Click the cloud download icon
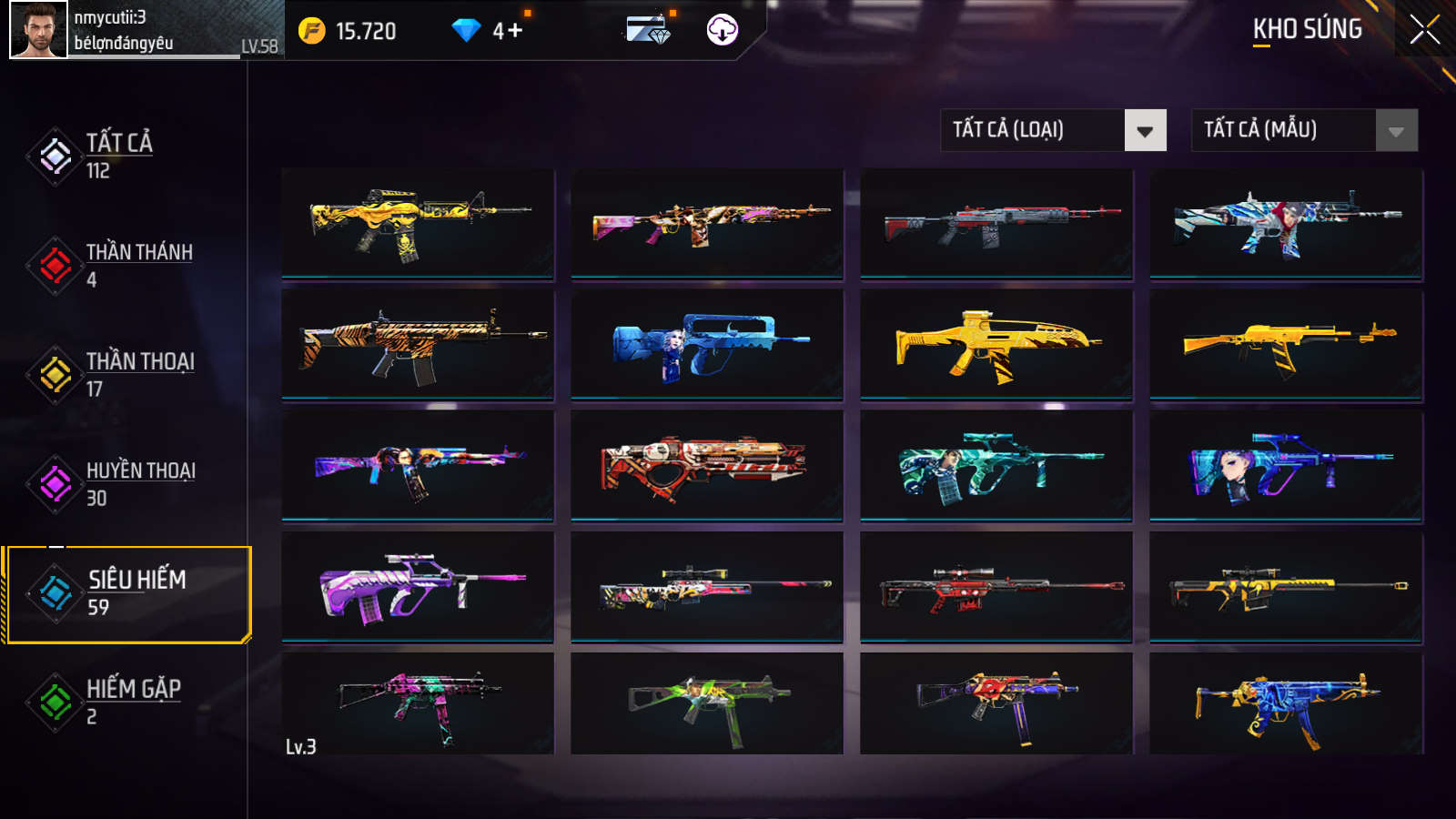1456x819 pixels. [x=723, y=30]
